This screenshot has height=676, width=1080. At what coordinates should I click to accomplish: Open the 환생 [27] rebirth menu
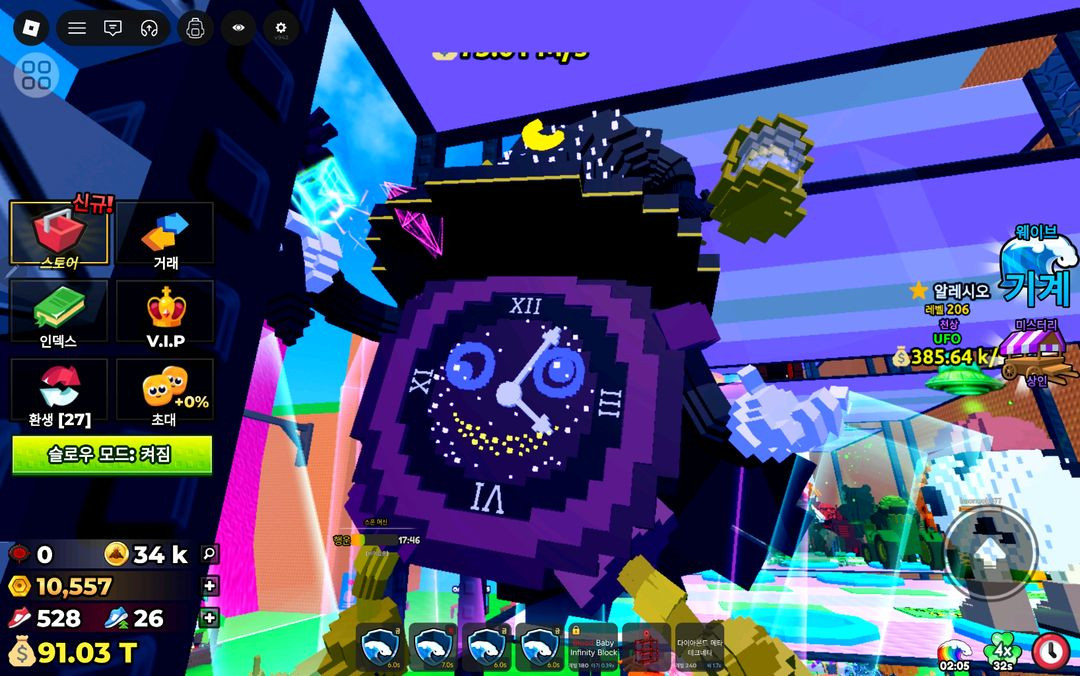[59, 389]
